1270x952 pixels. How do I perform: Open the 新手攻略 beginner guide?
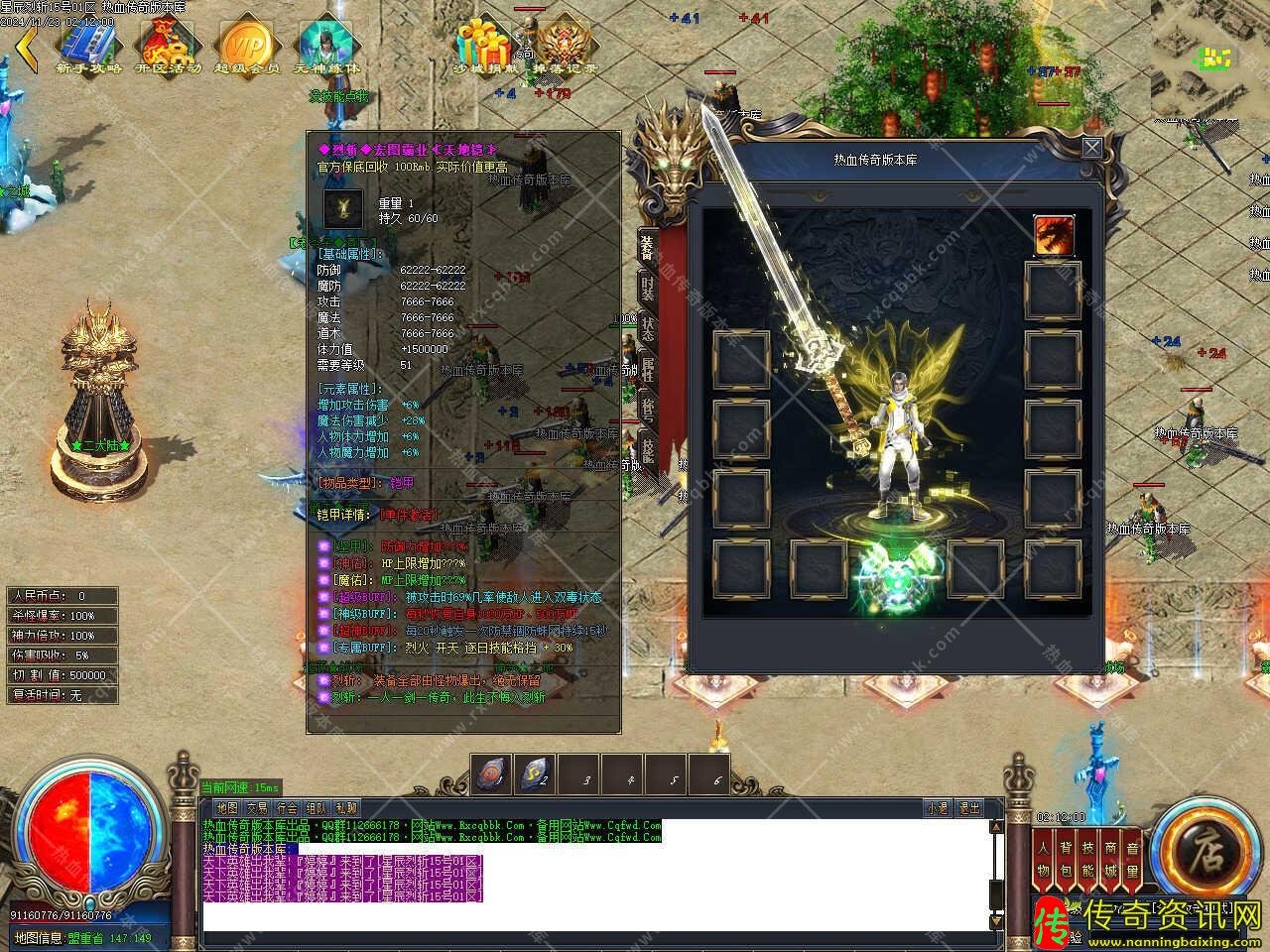[87, 45]
